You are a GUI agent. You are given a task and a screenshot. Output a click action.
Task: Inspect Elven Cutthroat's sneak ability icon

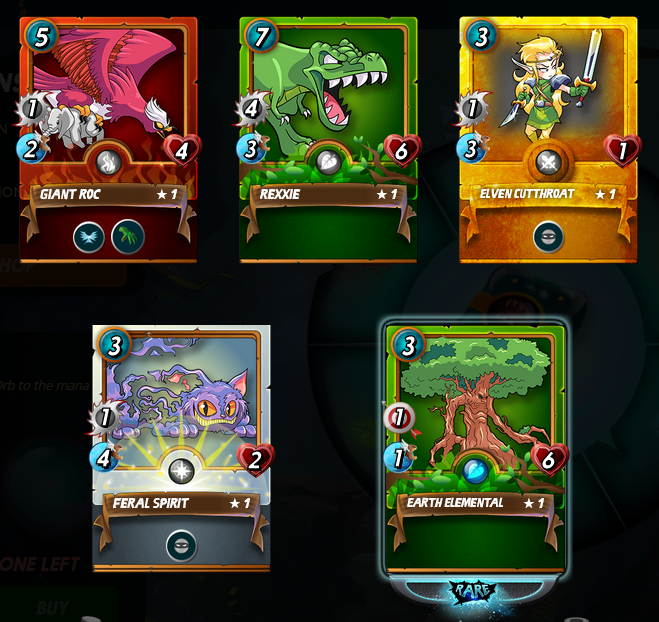548,236
